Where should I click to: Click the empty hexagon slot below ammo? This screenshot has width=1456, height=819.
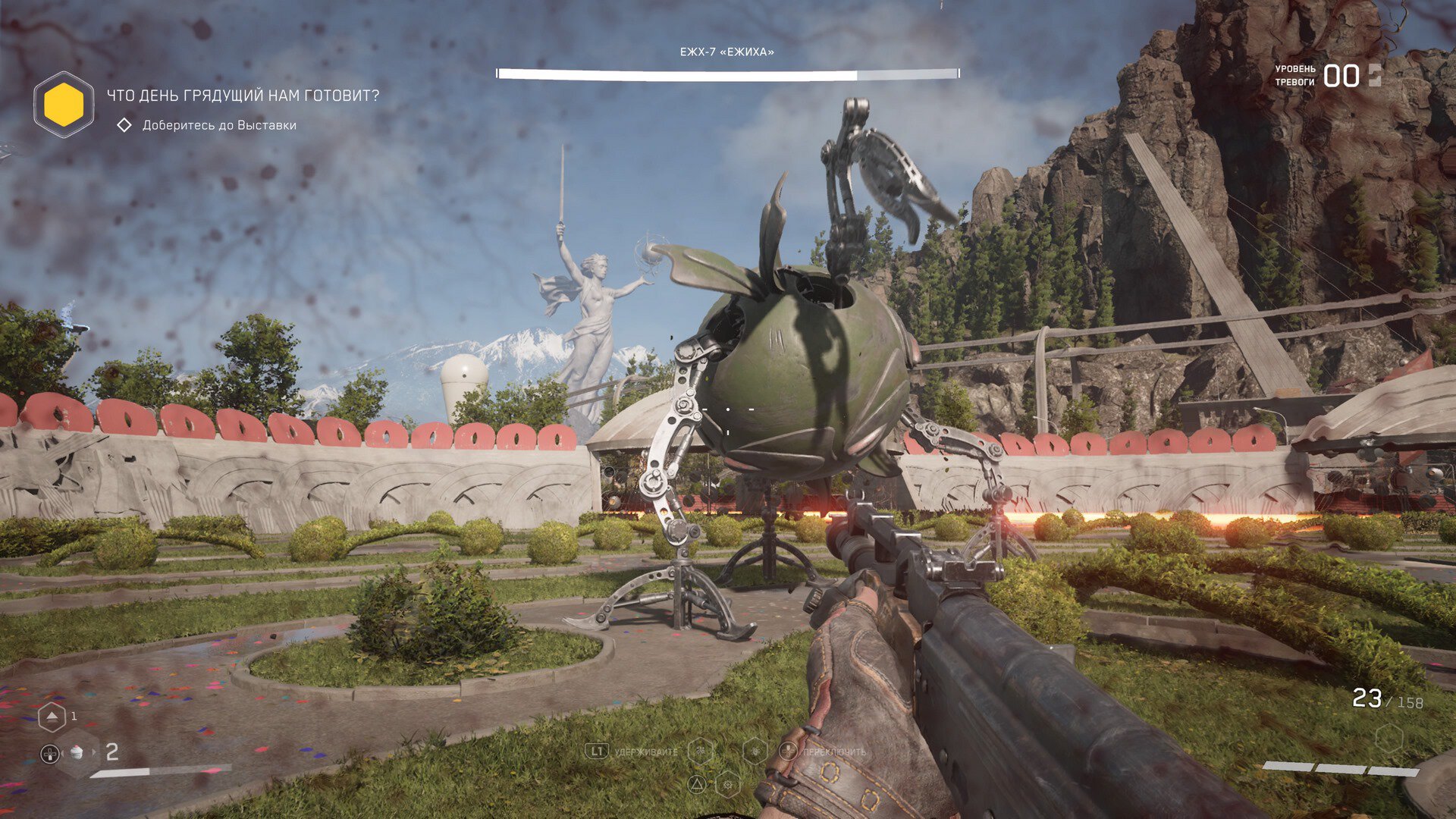(1389, 737)
